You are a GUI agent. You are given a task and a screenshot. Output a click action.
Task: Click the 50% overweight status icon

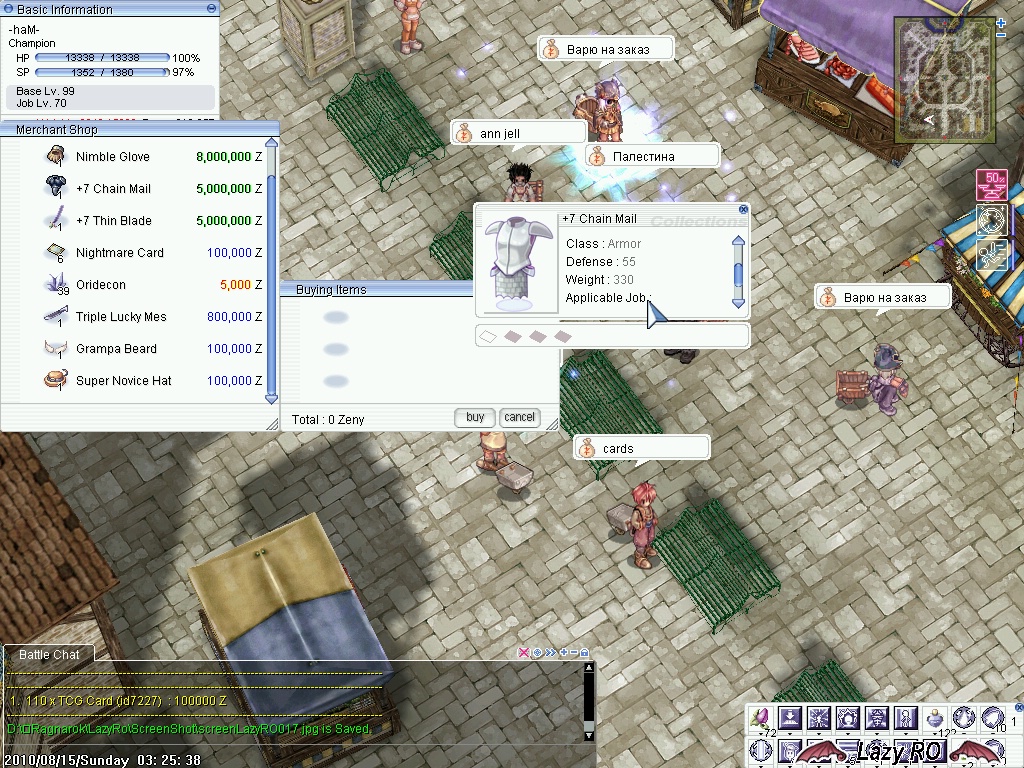(993, 185)
